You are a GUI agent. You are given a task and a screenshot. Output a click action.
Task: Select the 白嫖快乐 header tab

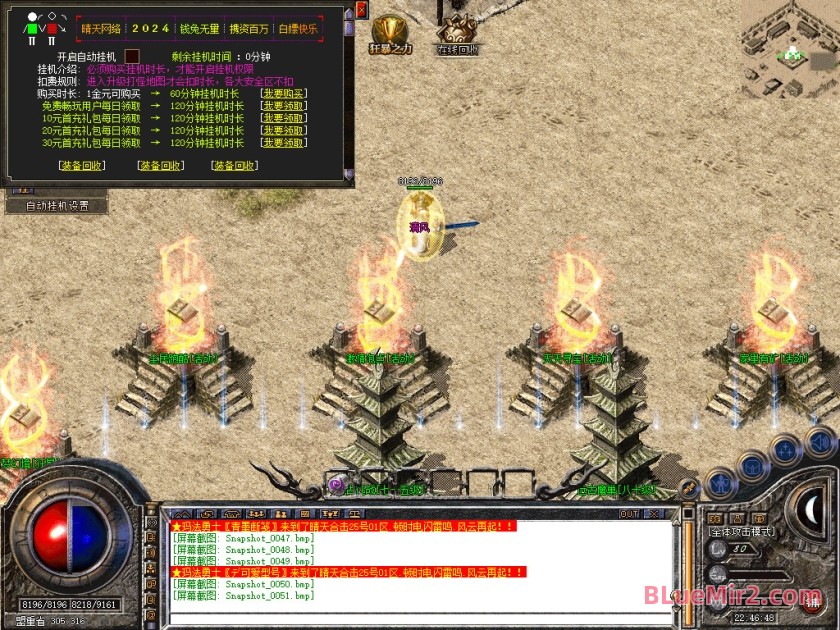click(x=298, y=29)
